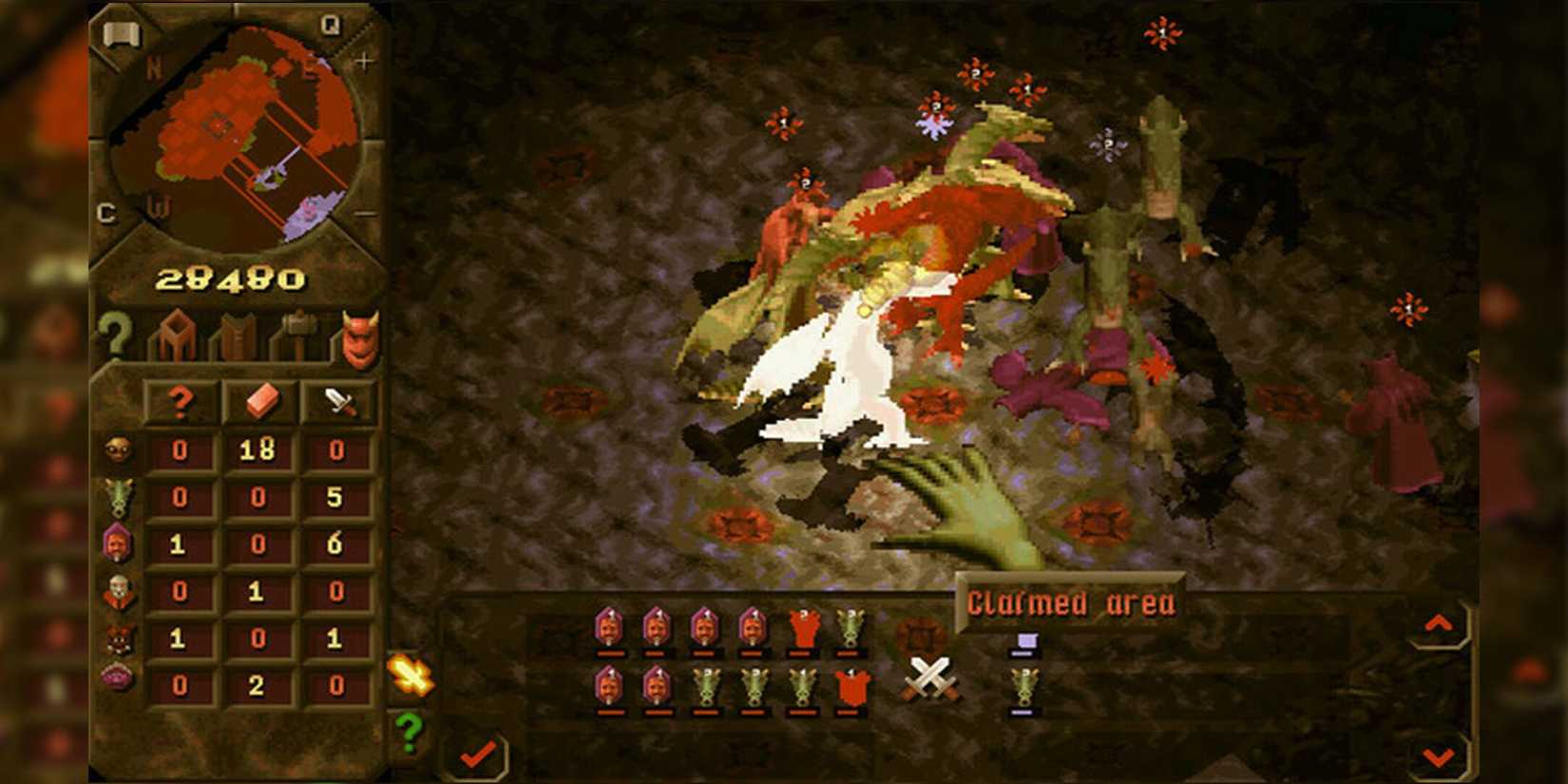1568x784 pixels.
Task: Toggle the idle creatures question mark column
Action: (179, 401)
